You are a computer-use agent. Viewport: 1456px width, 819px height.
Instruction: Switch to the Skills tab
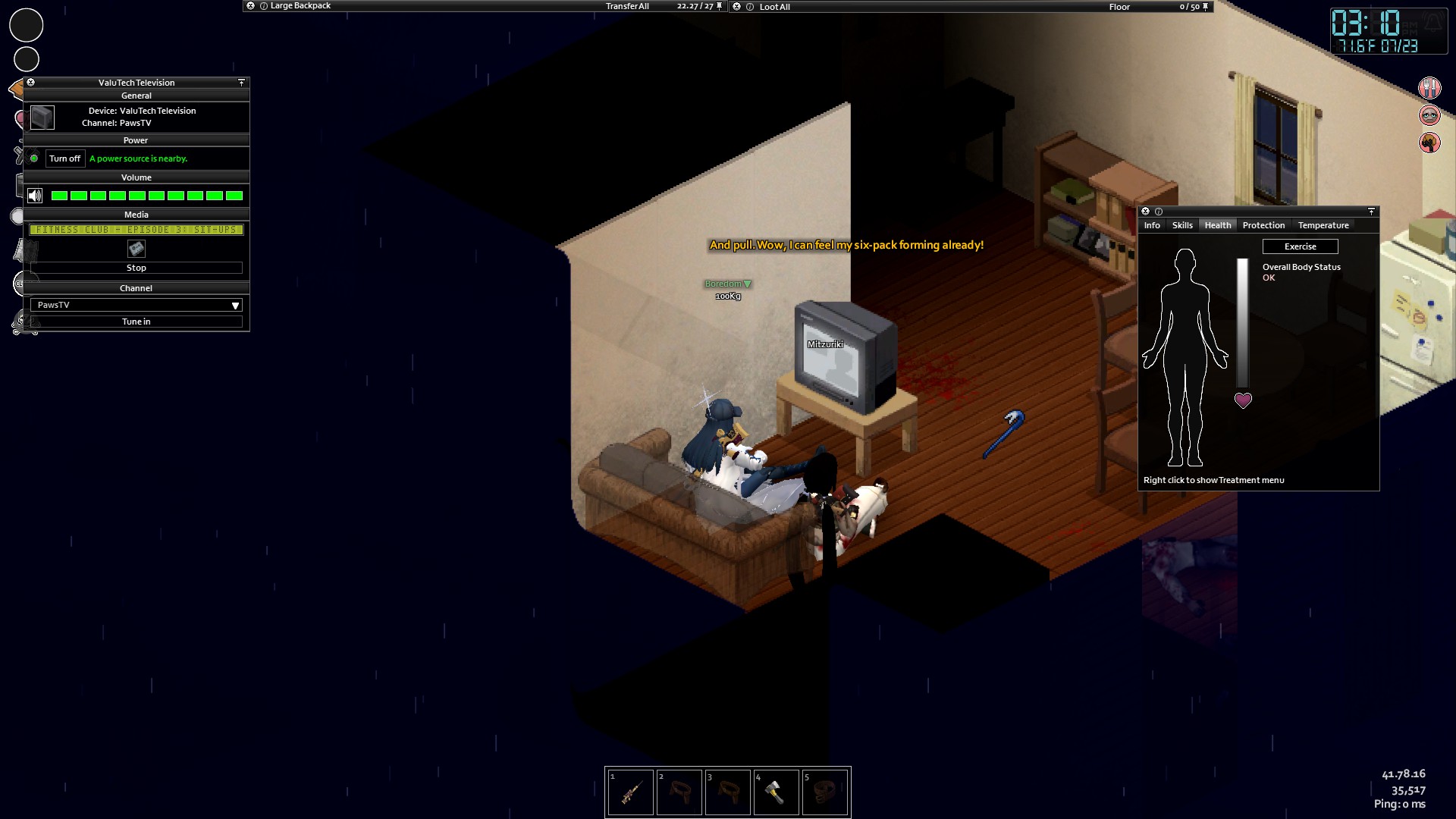click(1183, 225)
